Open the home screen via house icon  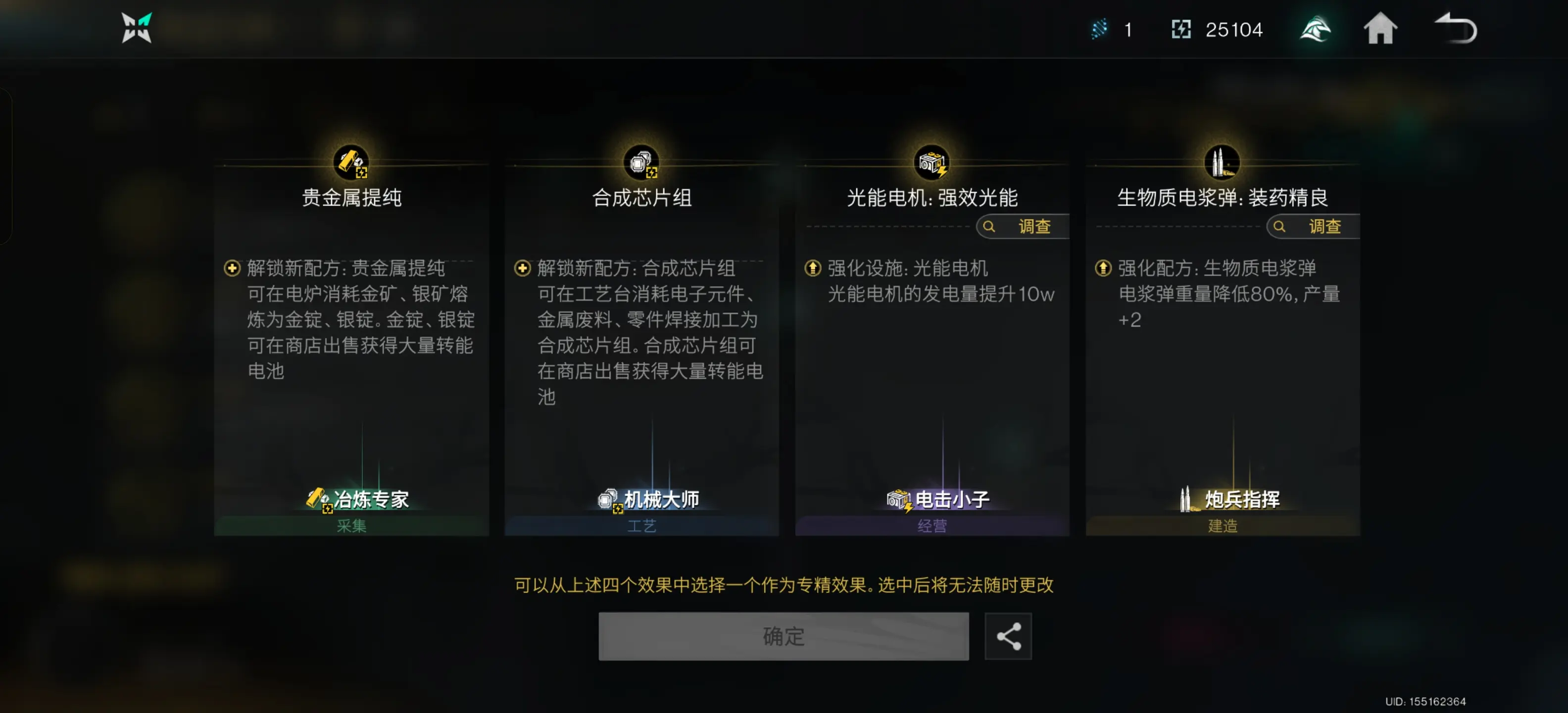1381,29
